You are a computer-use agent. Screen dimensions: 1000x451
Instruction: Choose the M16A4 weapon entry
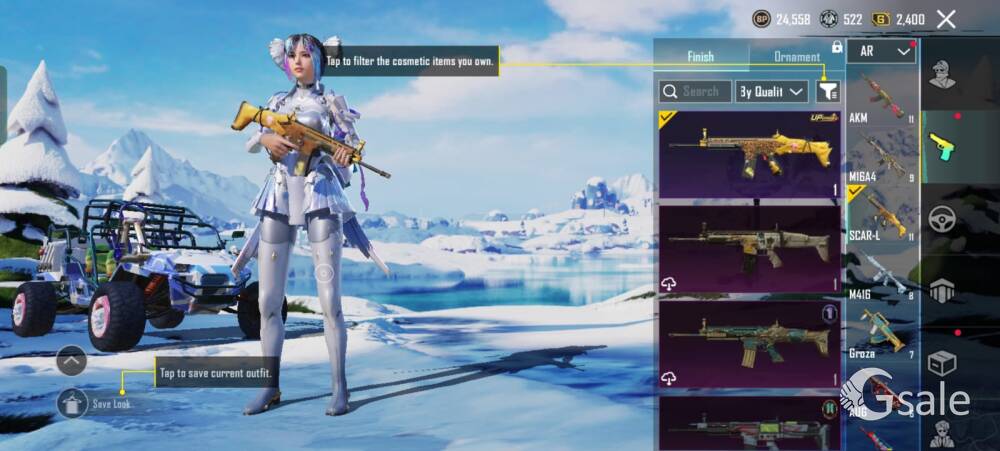click(881, 157)
